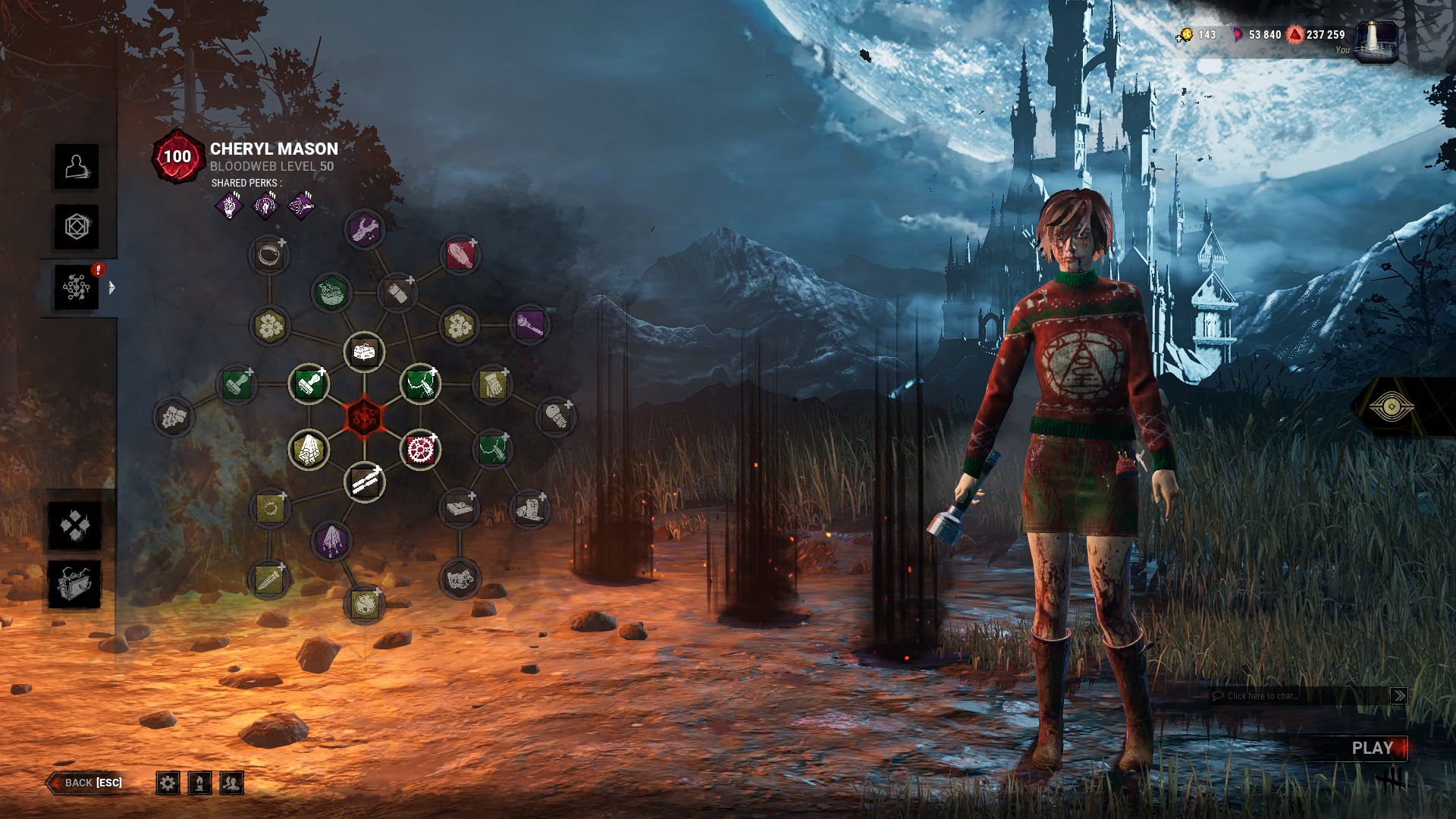Go back using the BACK button
Screen dimensions: 1456x819
[85, 783]
